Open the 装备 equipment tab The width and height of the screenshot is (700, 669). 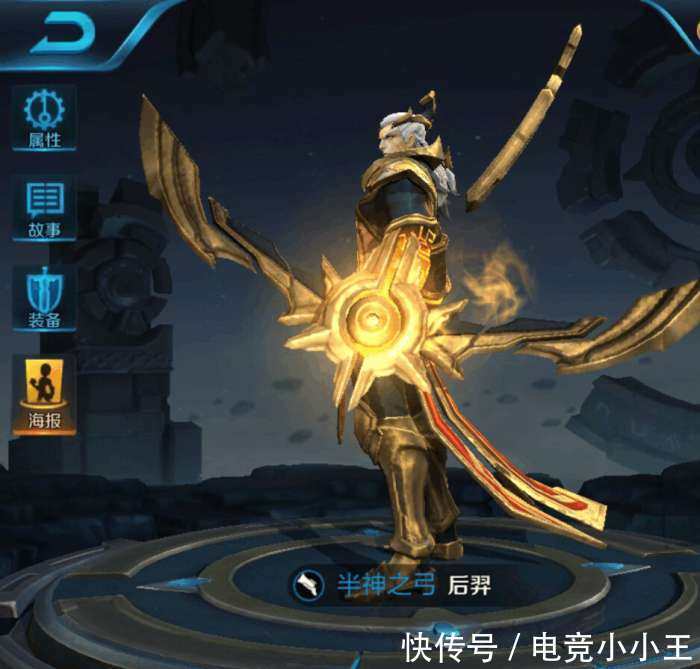44,298
